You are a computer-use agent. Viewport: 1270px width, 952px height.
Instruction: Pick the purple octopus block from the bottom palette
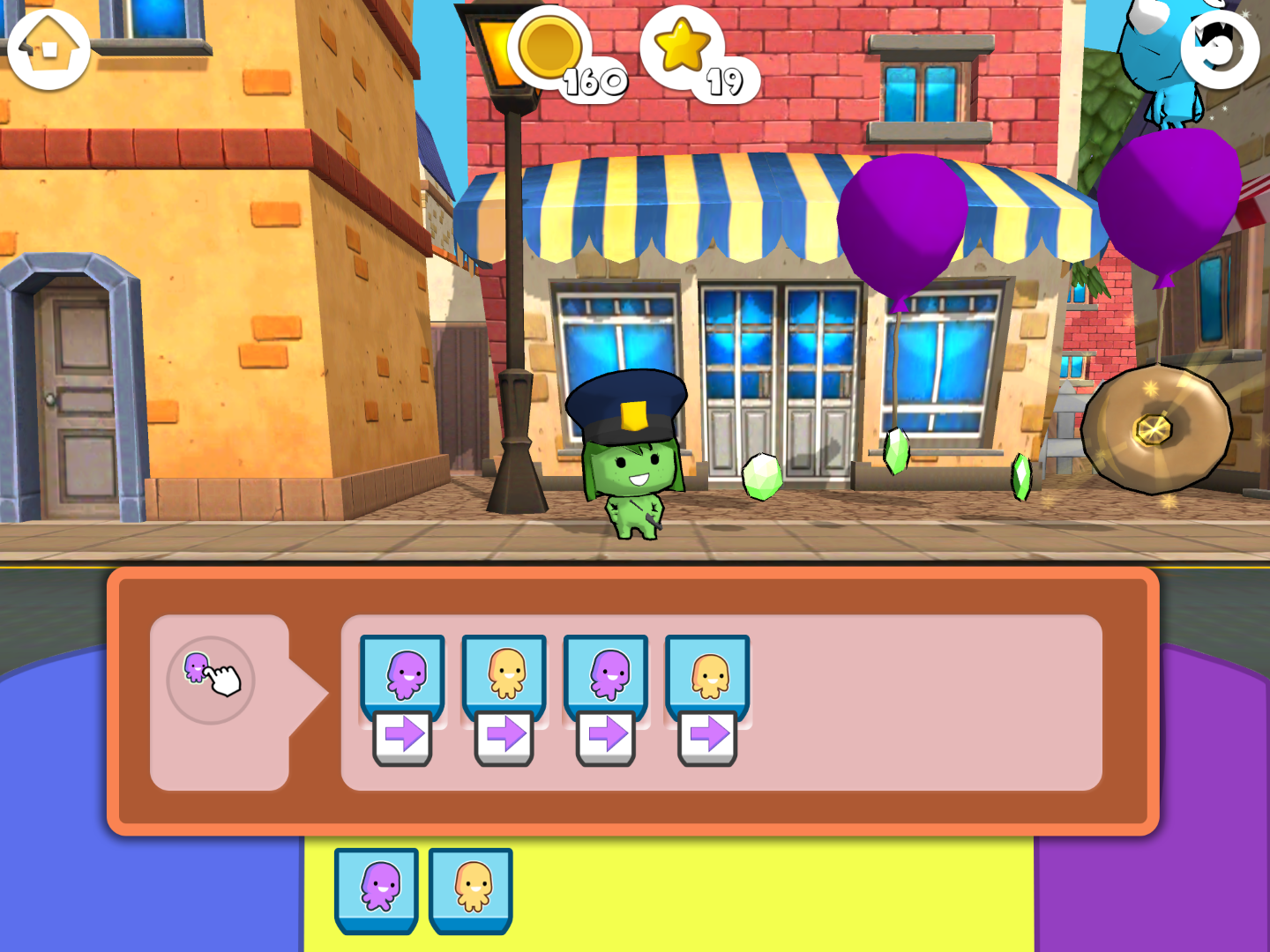click(377, 888)
